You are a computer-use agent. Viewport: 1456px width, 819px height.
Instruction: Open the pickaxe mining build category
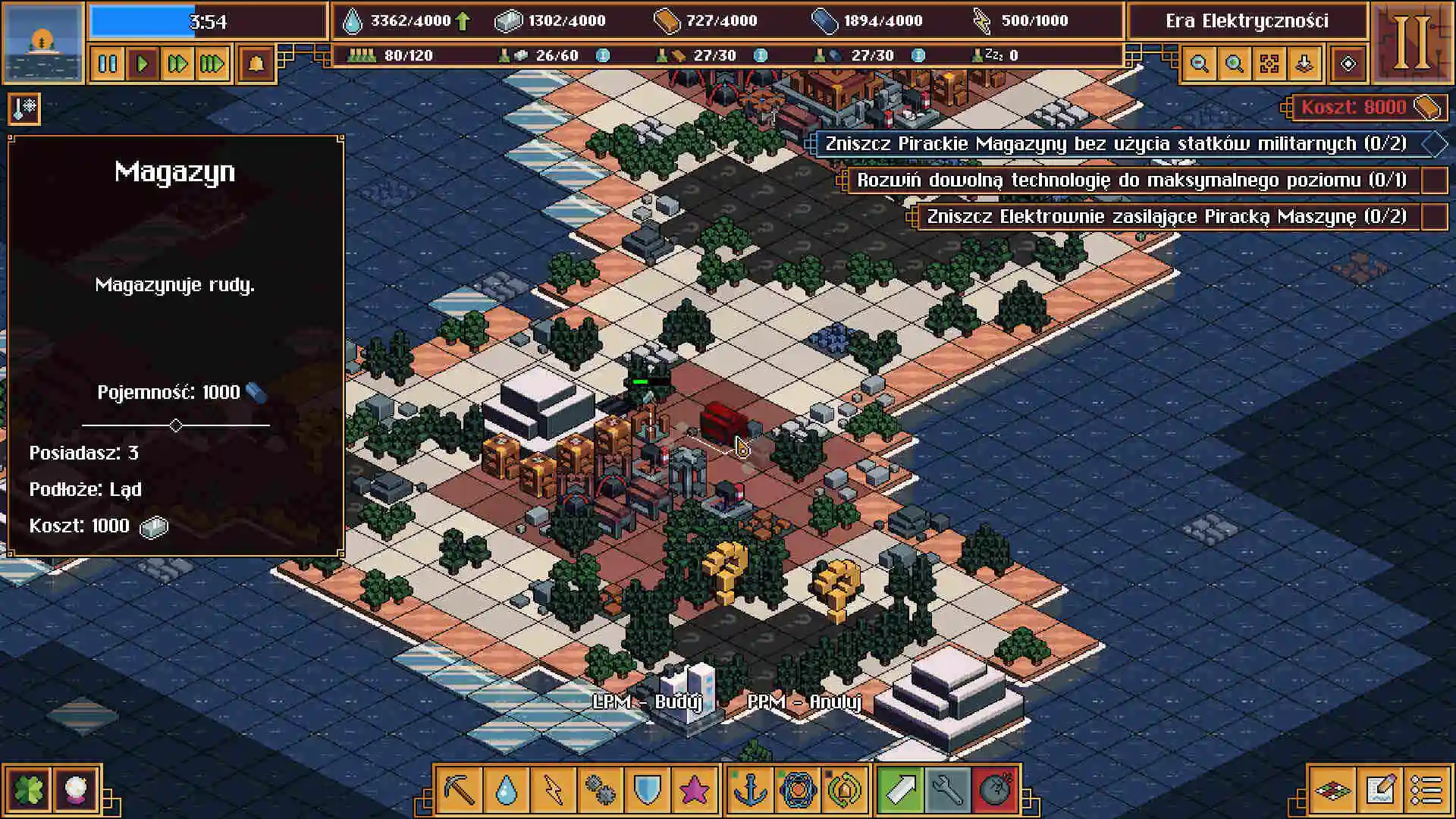pos(460,790)
